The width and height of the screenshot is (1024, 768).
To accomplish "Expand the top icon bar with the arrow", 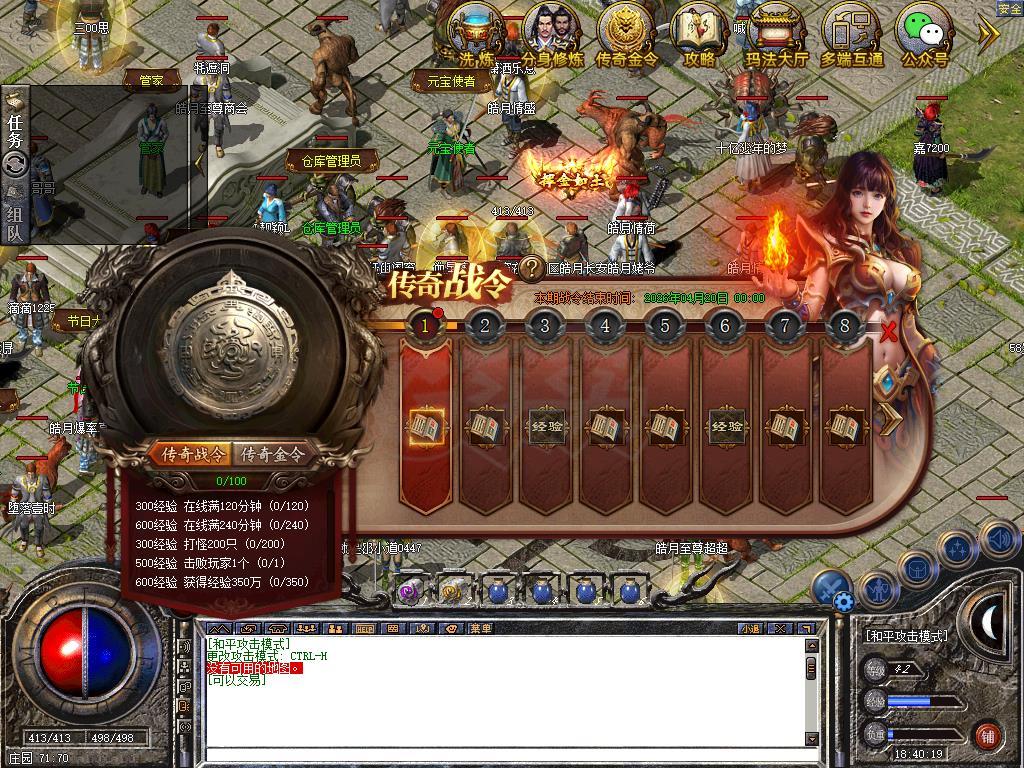I will click(x=988, y=35).
